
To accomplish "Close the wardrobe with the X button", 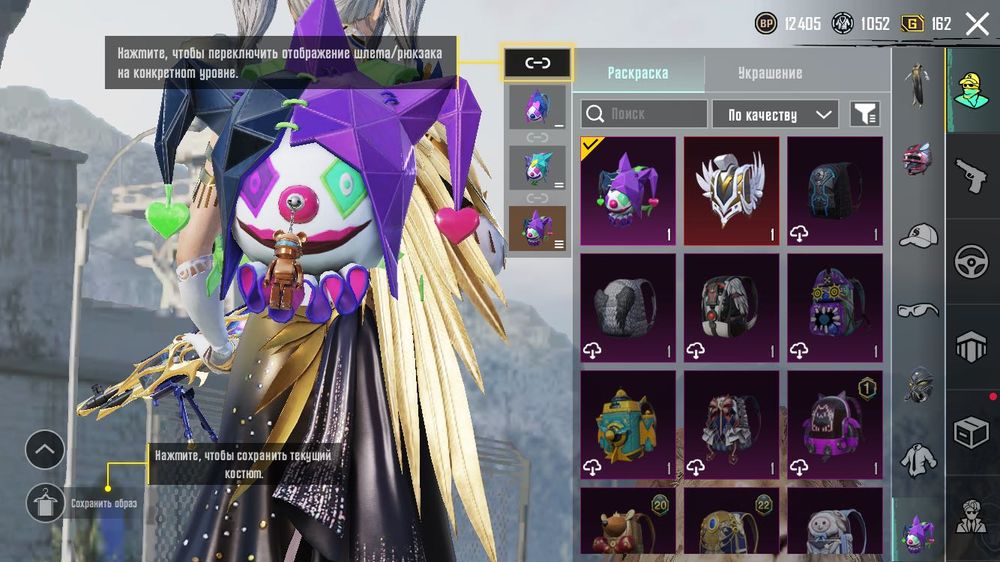I will 976,24.
